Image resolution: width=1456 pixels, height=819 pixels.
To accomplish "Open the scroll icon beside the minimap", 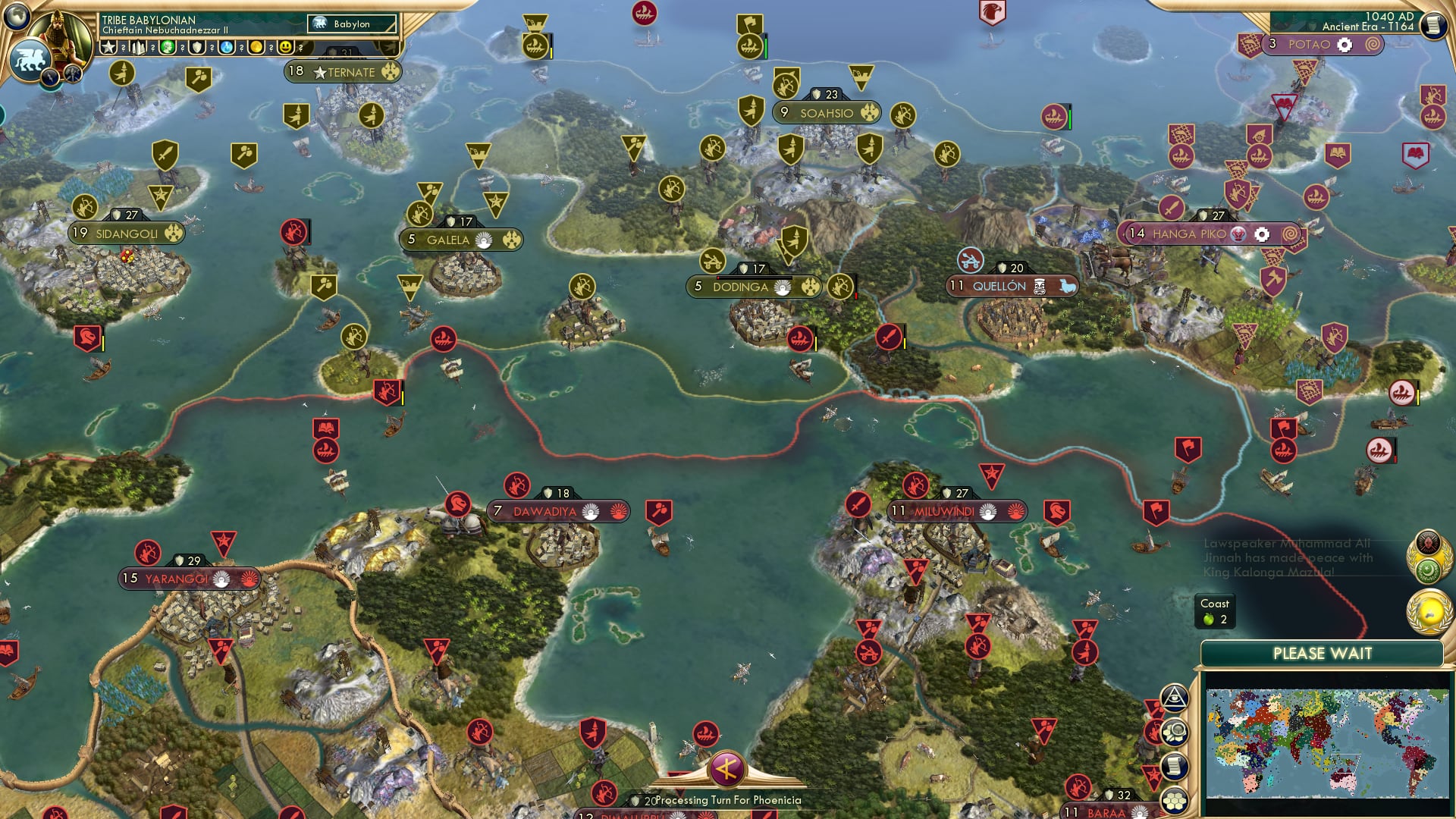I will pos(1174,767).
